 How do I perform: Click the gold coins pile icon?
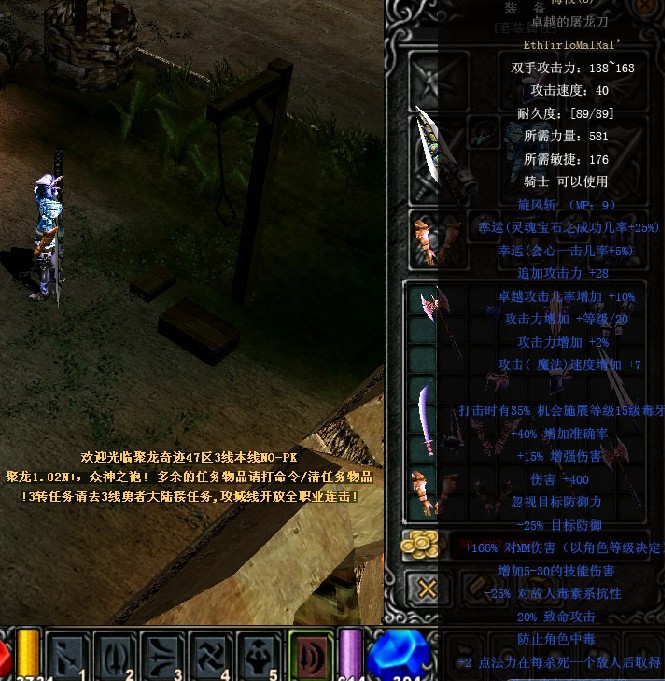click(421, 544)
